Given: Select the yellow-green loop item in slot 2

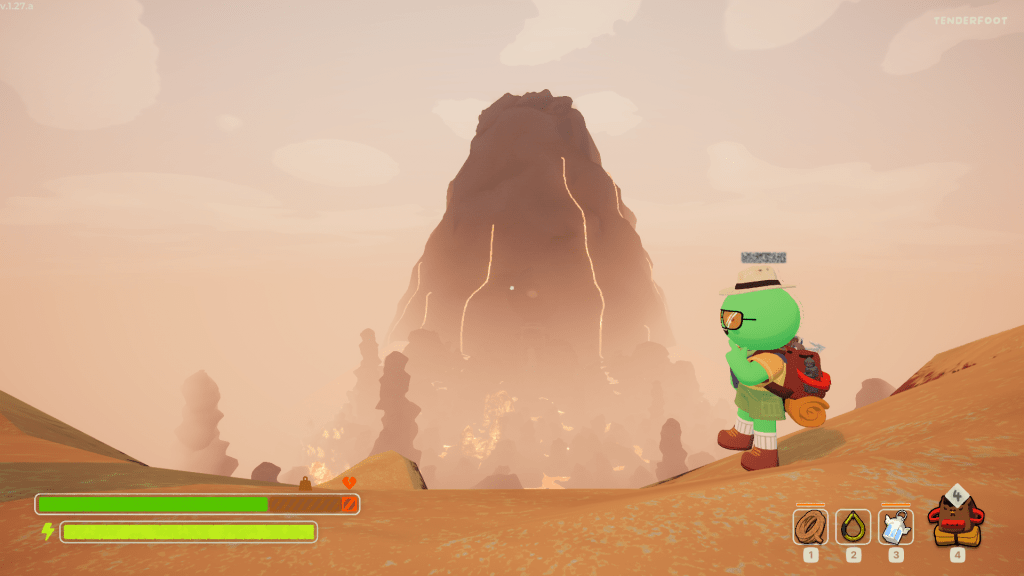Looking at the screenshot, I should point(853,526).
